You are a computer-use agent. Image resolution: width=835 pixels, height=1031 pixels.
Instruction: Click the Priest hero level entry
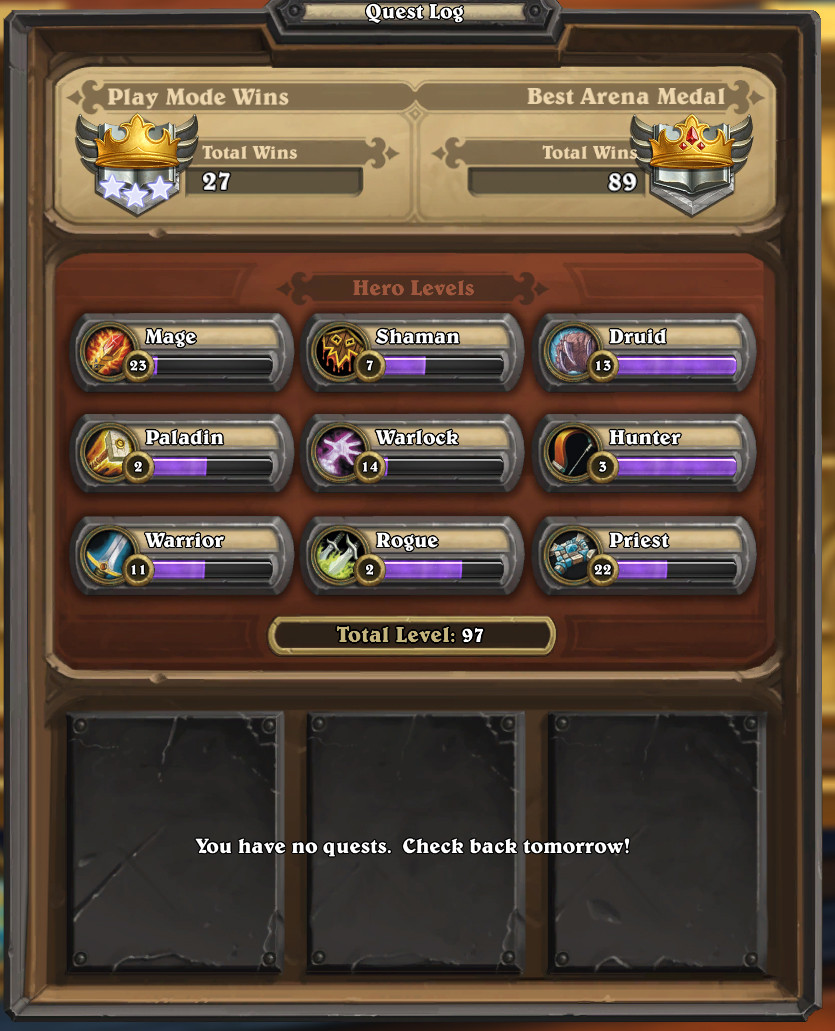coord(644,555)
